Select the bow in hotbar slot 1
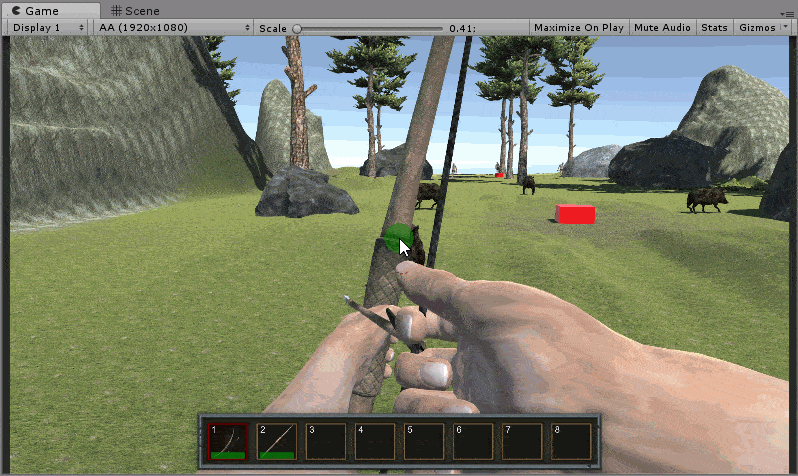Viewport: 798px width, 476px height. (227, 441)
